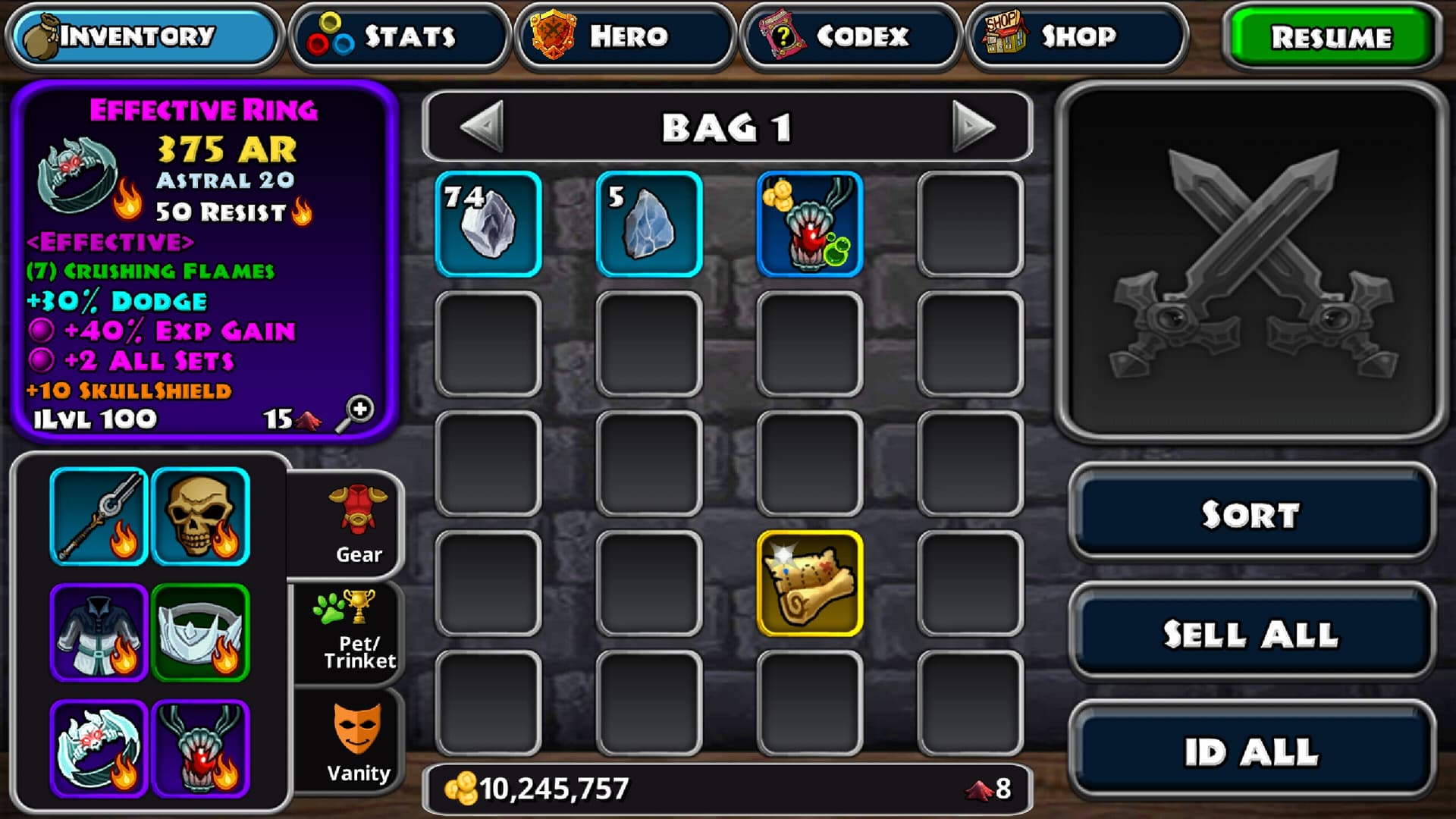Image resolution: width=1456 pixels, height=819 pixels.
Task: Inspect the ring with the magnifier icon
Action: 355,413
